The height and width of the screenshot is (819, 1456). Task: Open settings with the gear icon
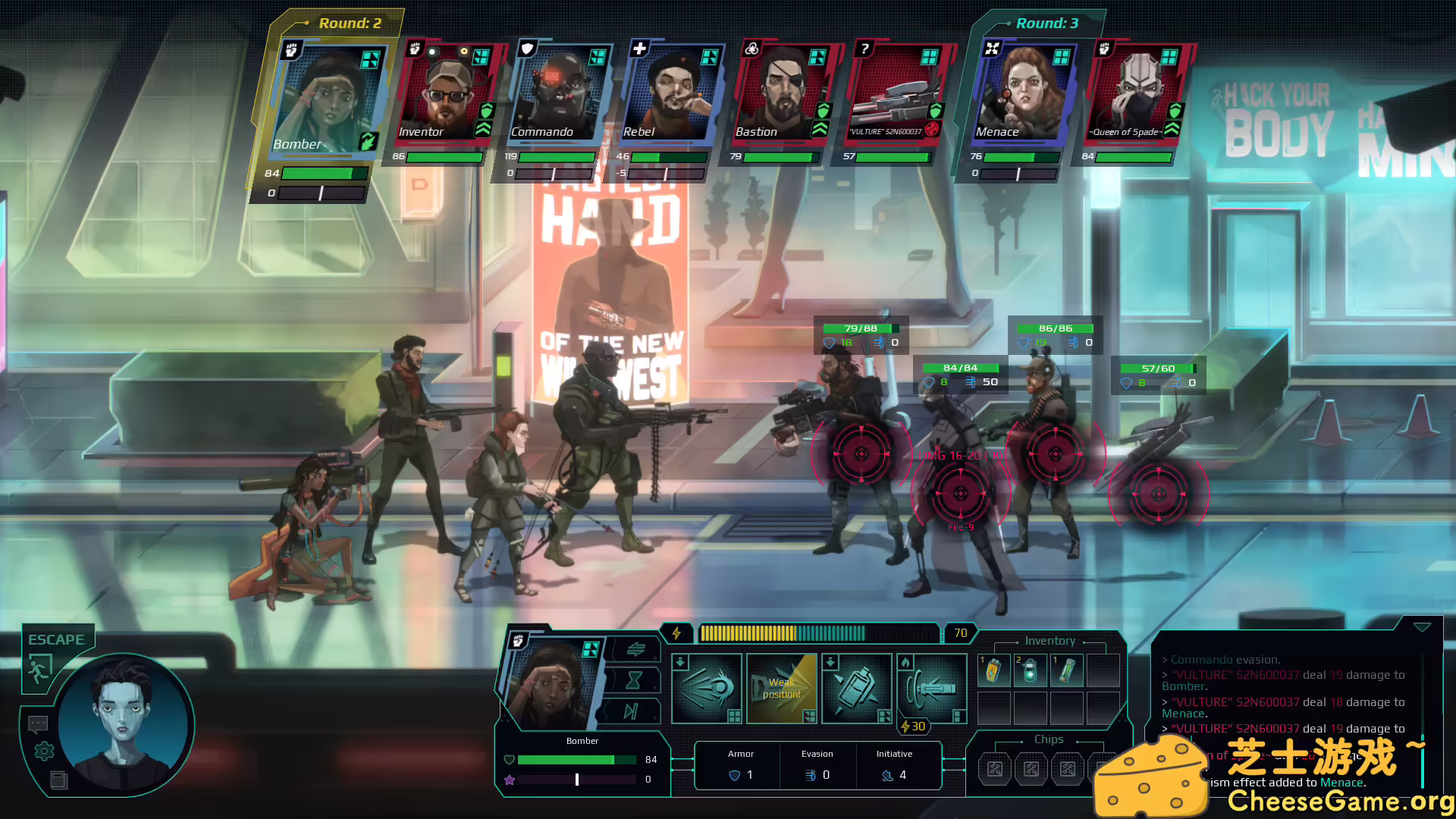pos(45,751)
